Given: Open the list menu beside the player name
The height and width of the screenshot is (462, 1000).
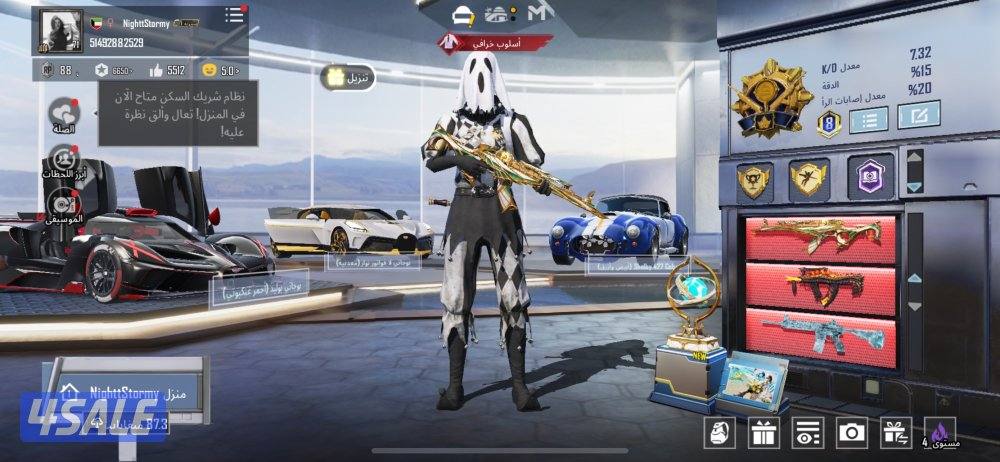Looking at the screenshot, I should pyautogui.click(x=234, y=15).
